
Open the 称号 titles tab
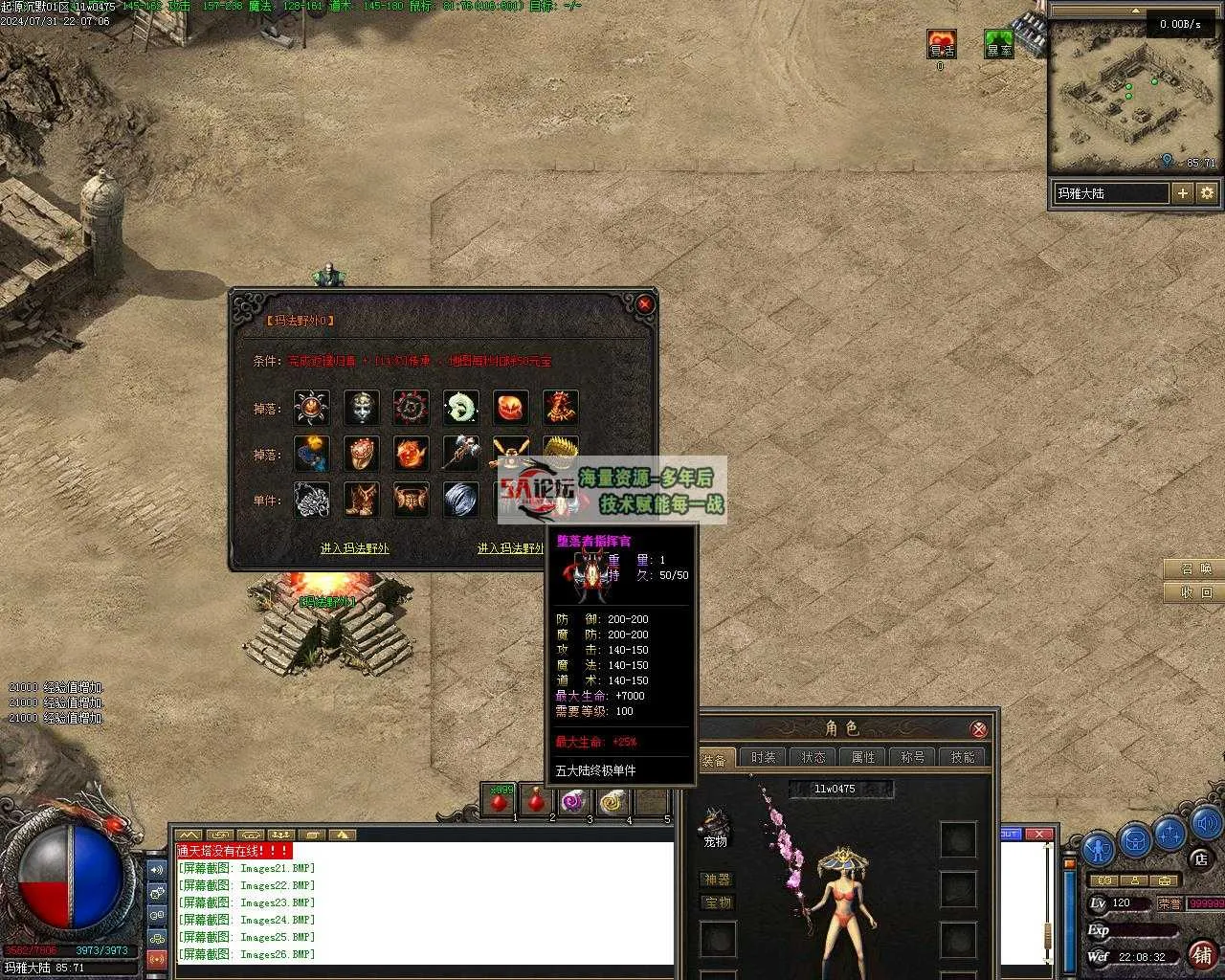[x=913, y=757]
